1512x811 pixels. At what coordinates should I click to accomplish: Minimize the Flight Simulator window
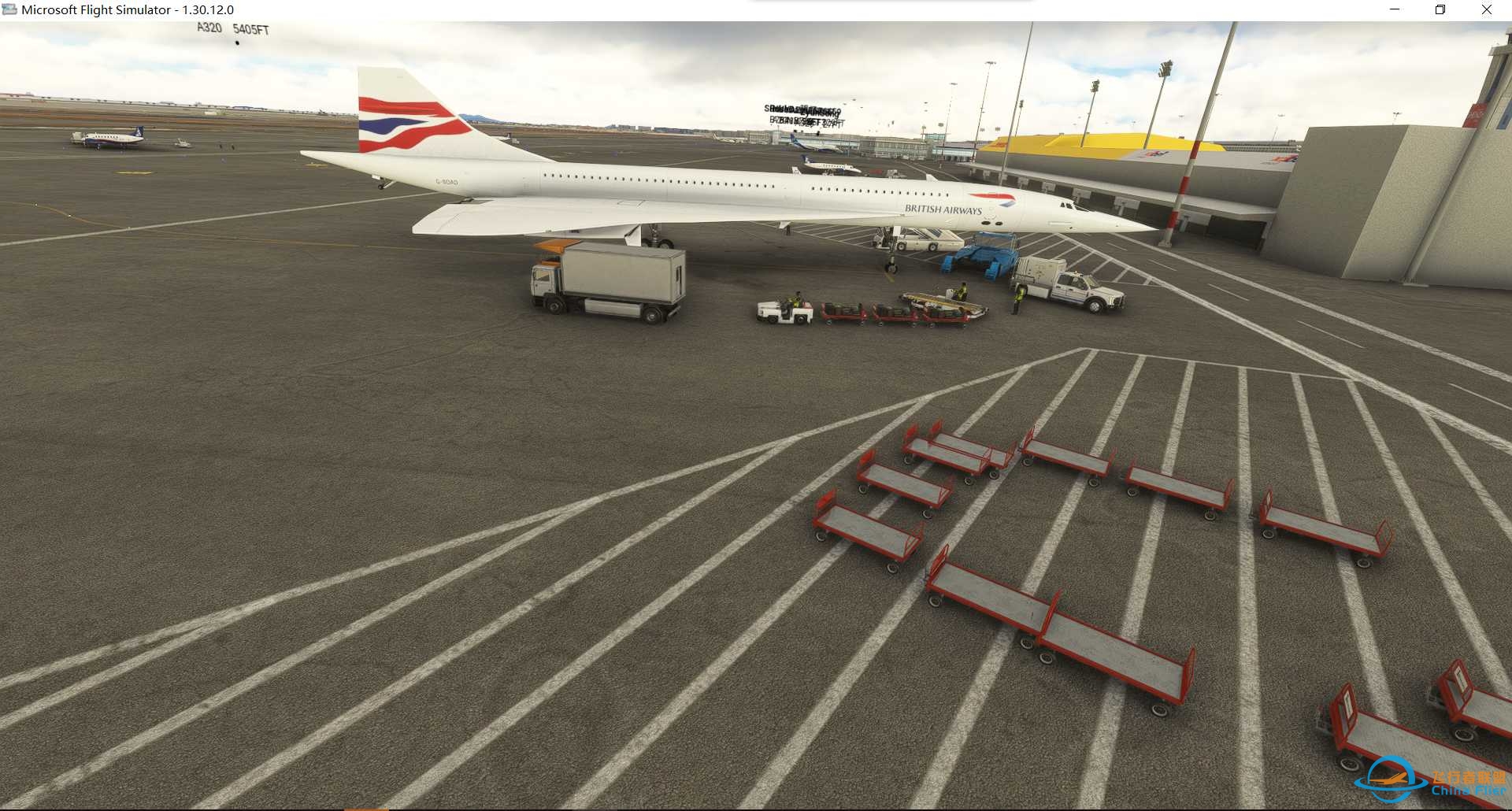1395,9
